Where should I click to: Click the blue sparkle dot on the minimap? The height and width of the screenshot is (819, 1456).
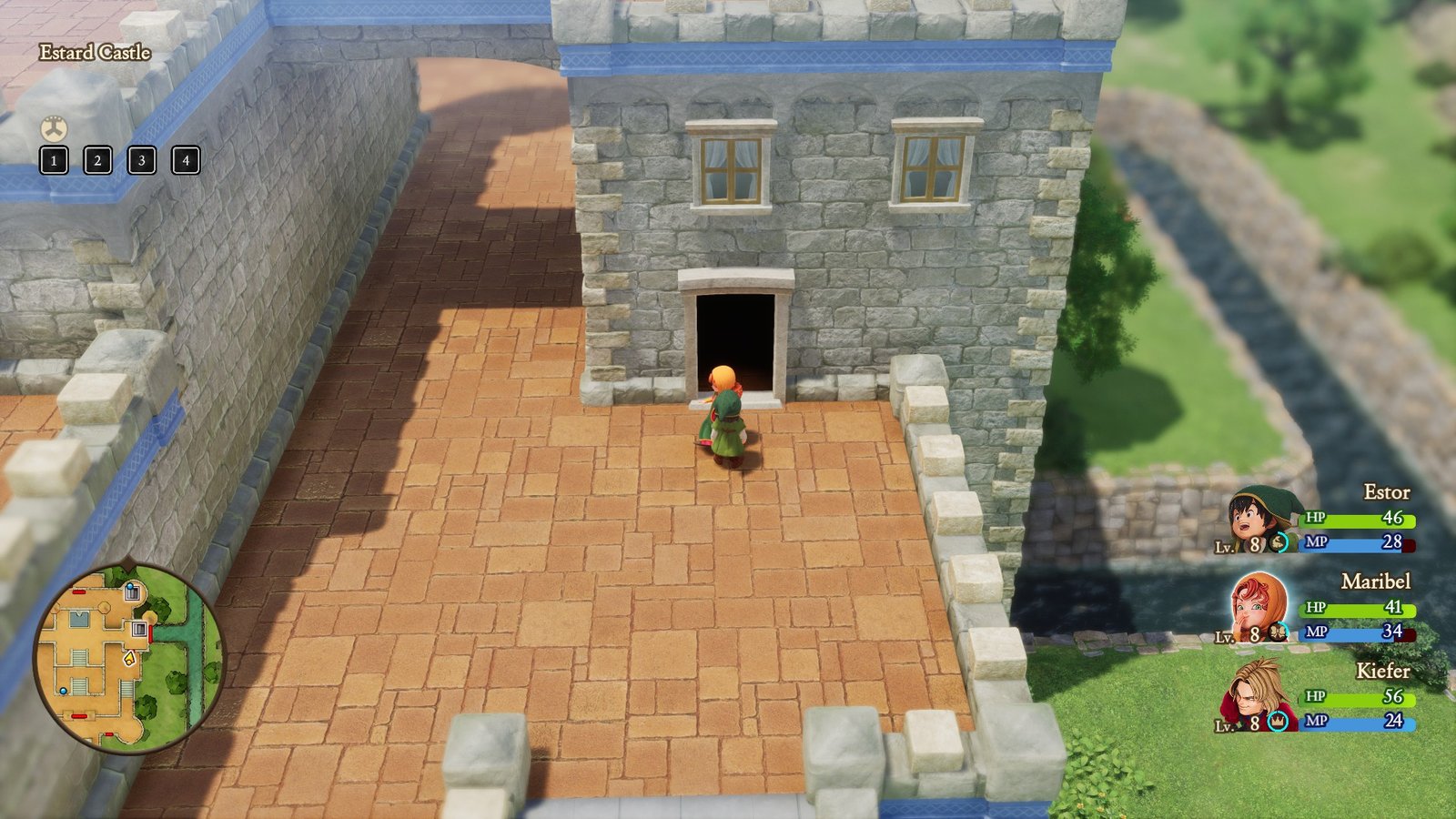(63, 691)
